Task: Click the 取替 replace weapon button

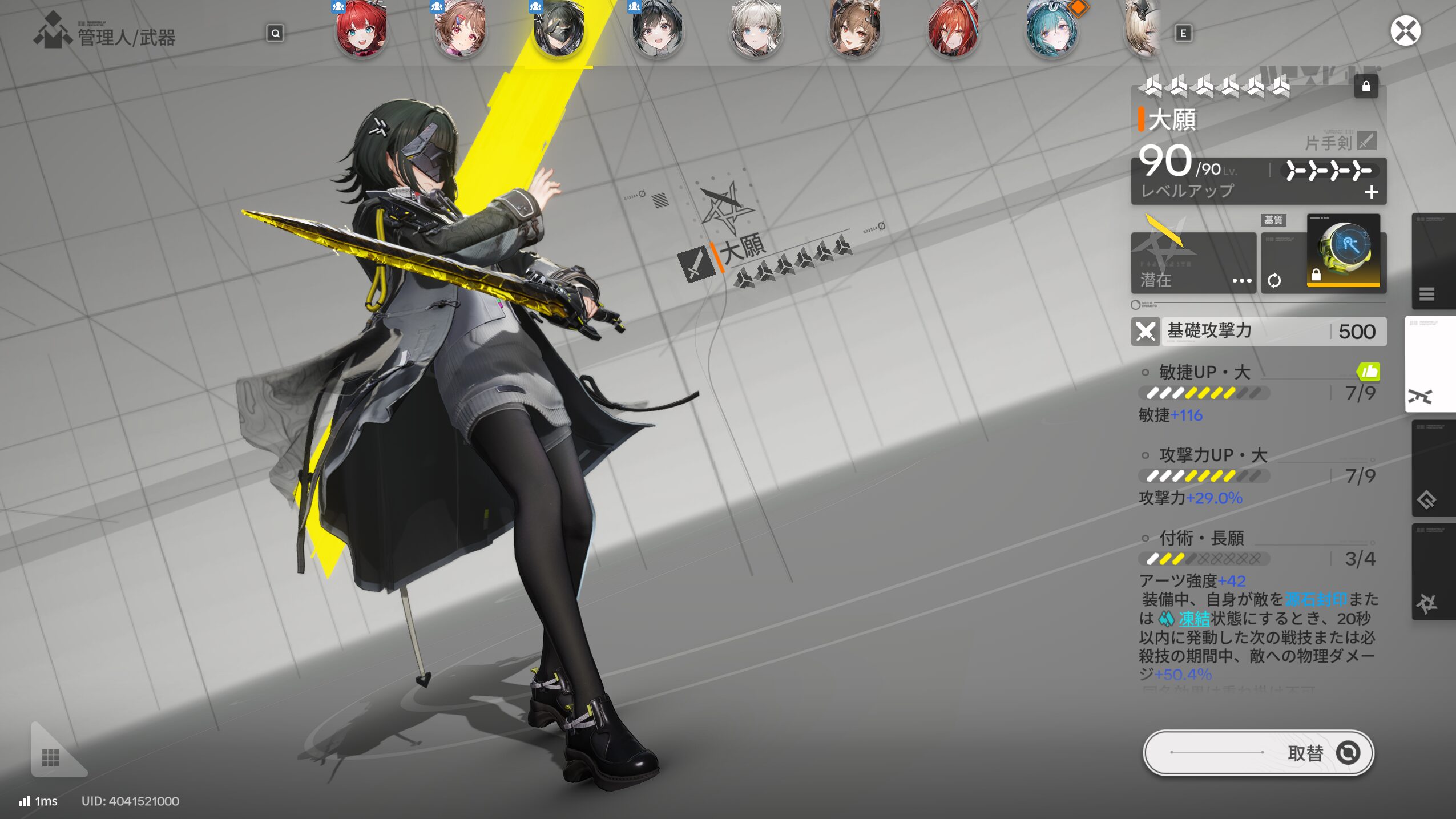Action: tap(1258, 753)
